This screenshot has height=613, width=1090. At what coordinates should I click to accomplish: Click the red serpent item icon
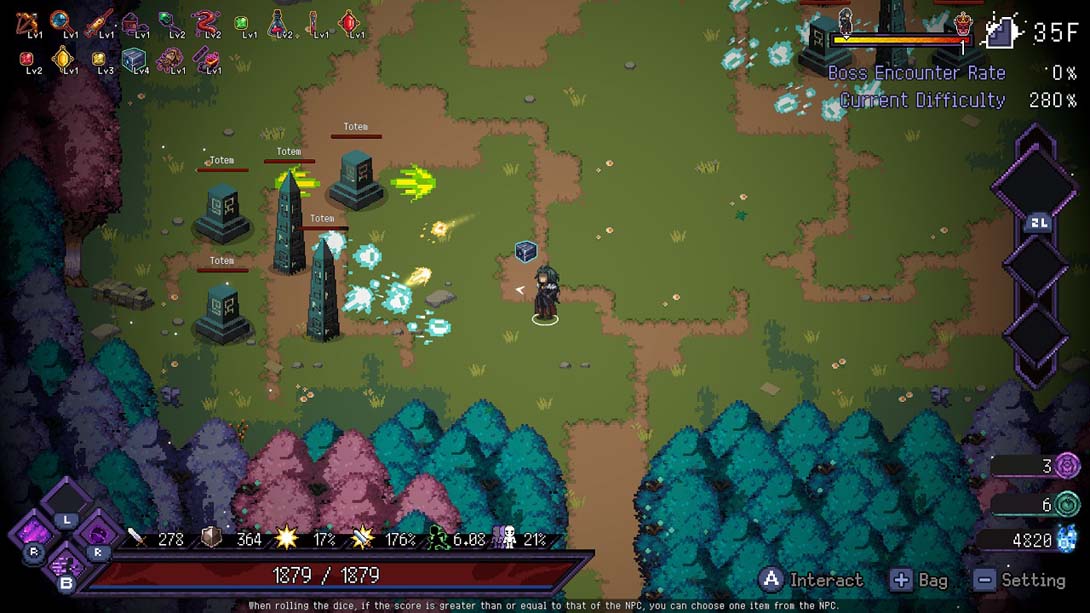(206, 21)
